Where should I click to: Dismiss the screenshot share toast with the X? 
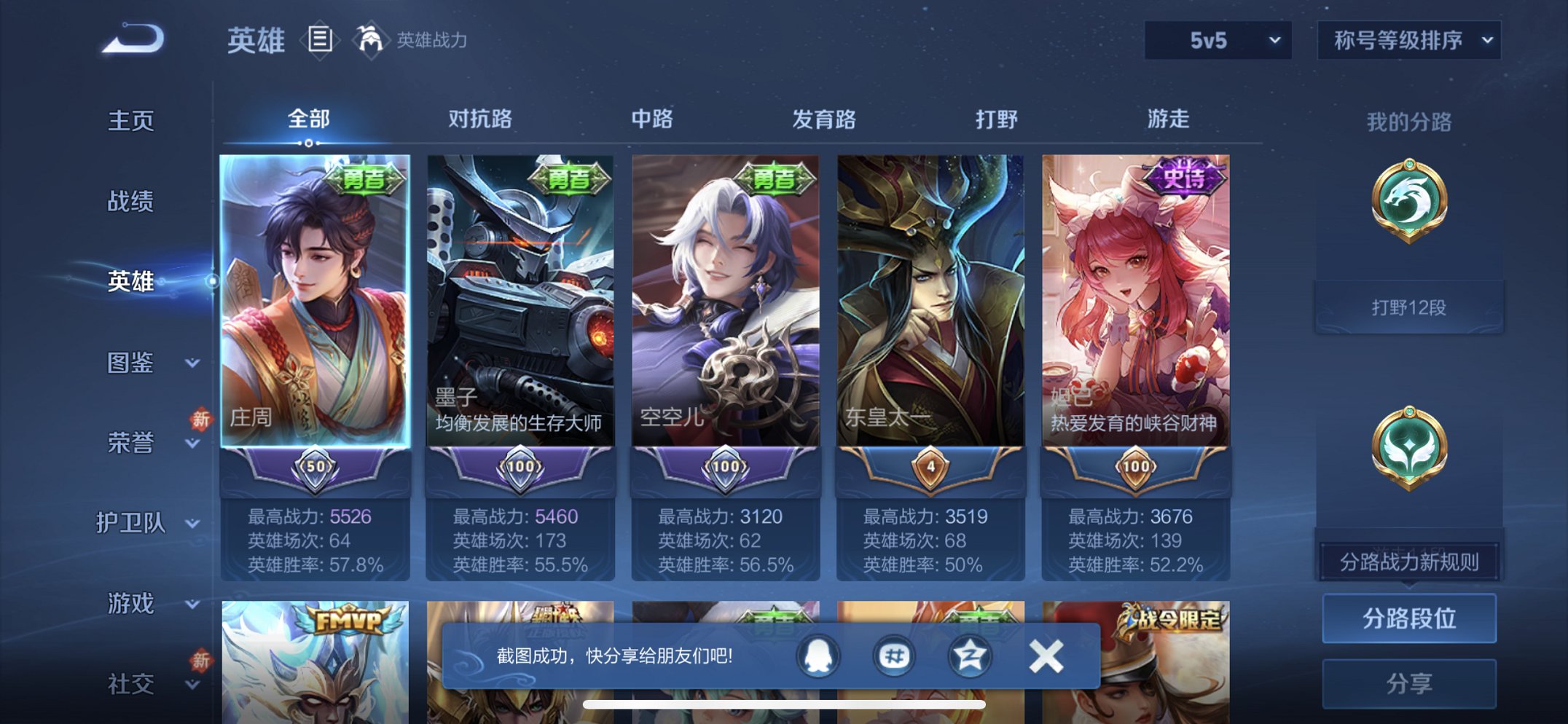point(1045,655)
